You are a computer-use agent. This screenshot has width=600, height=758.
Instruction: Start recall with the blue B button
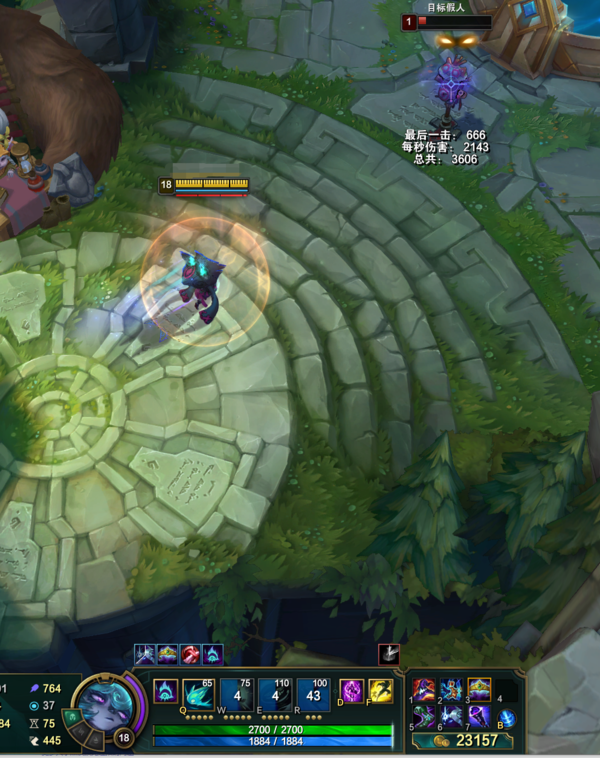coord(507,718)
